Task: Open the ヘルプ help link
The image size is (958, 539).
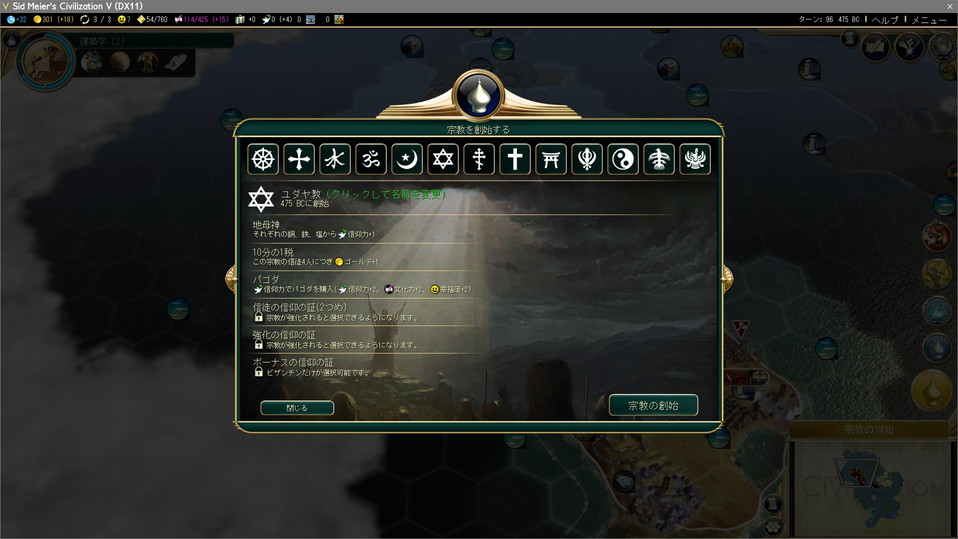Action: coord(884,20)
